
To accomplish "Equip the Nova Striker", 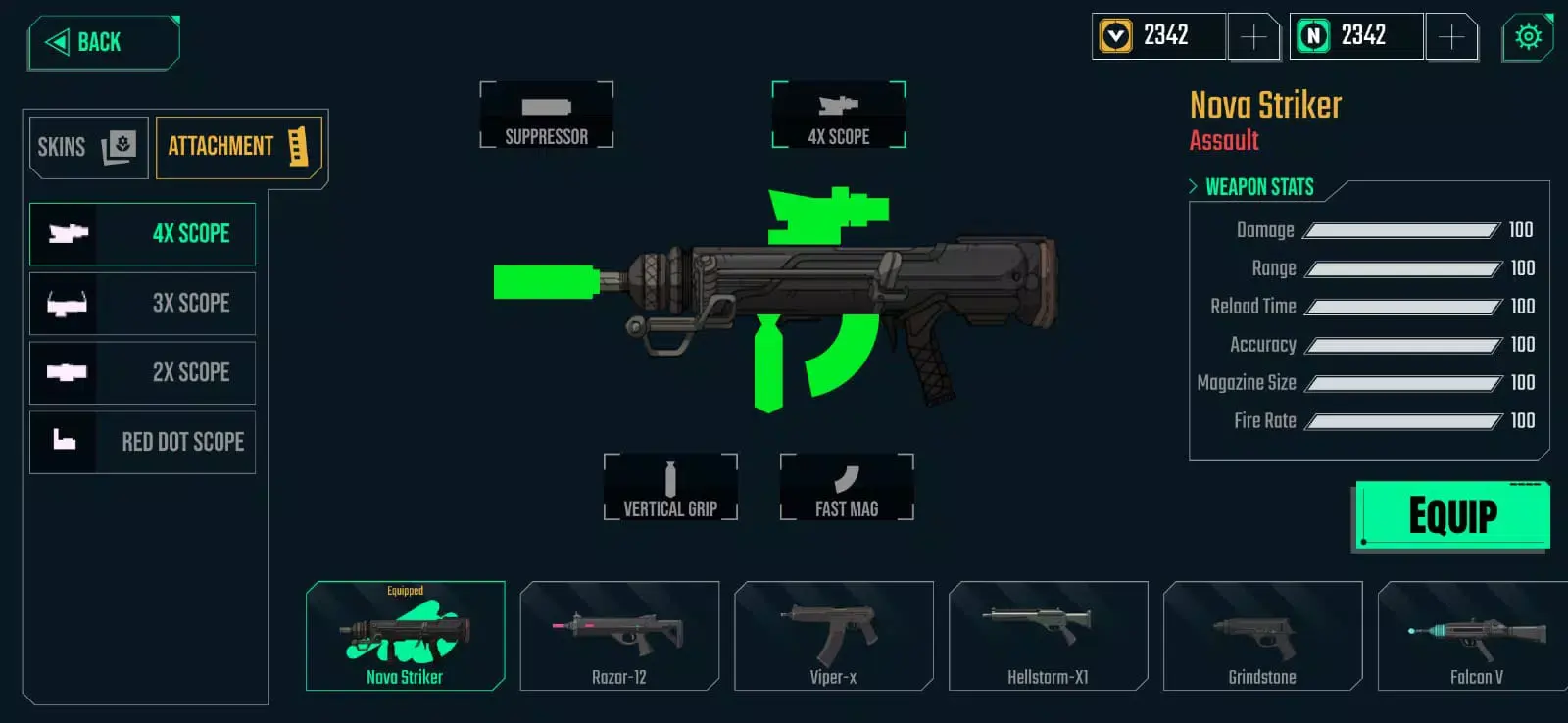I will click(1452, 515).
